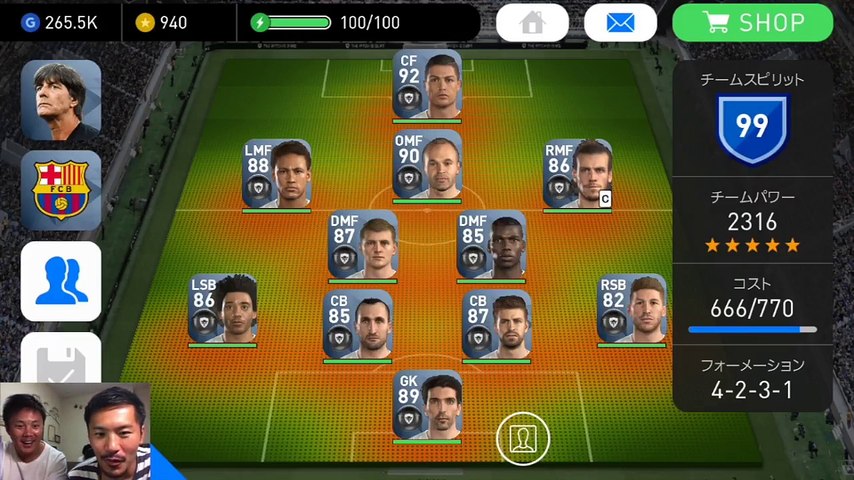Pick the RMF captain rated 86
This screenshot has width=854, height=480.
pos(577,173)
